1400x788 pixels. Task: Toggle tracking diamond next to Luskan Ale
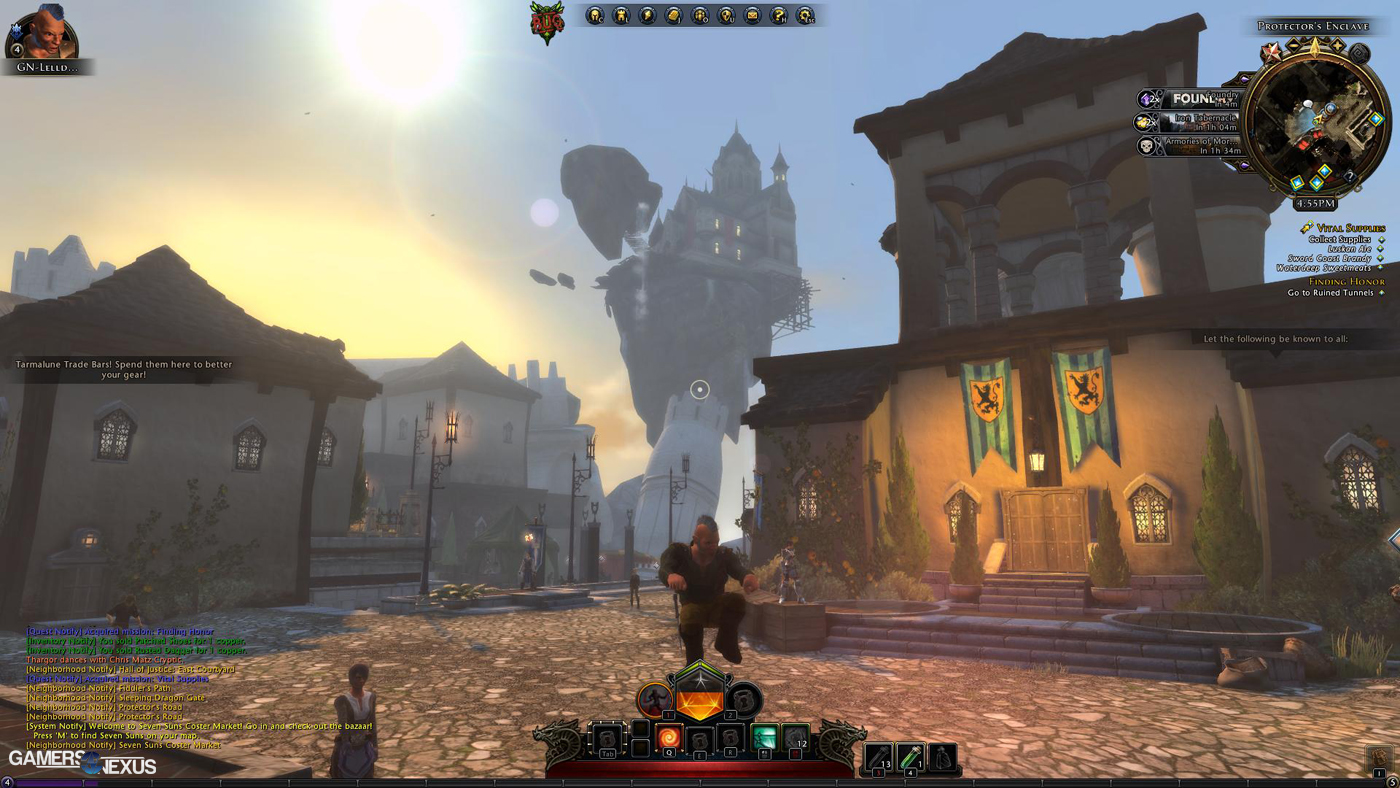click(1380, 249)
